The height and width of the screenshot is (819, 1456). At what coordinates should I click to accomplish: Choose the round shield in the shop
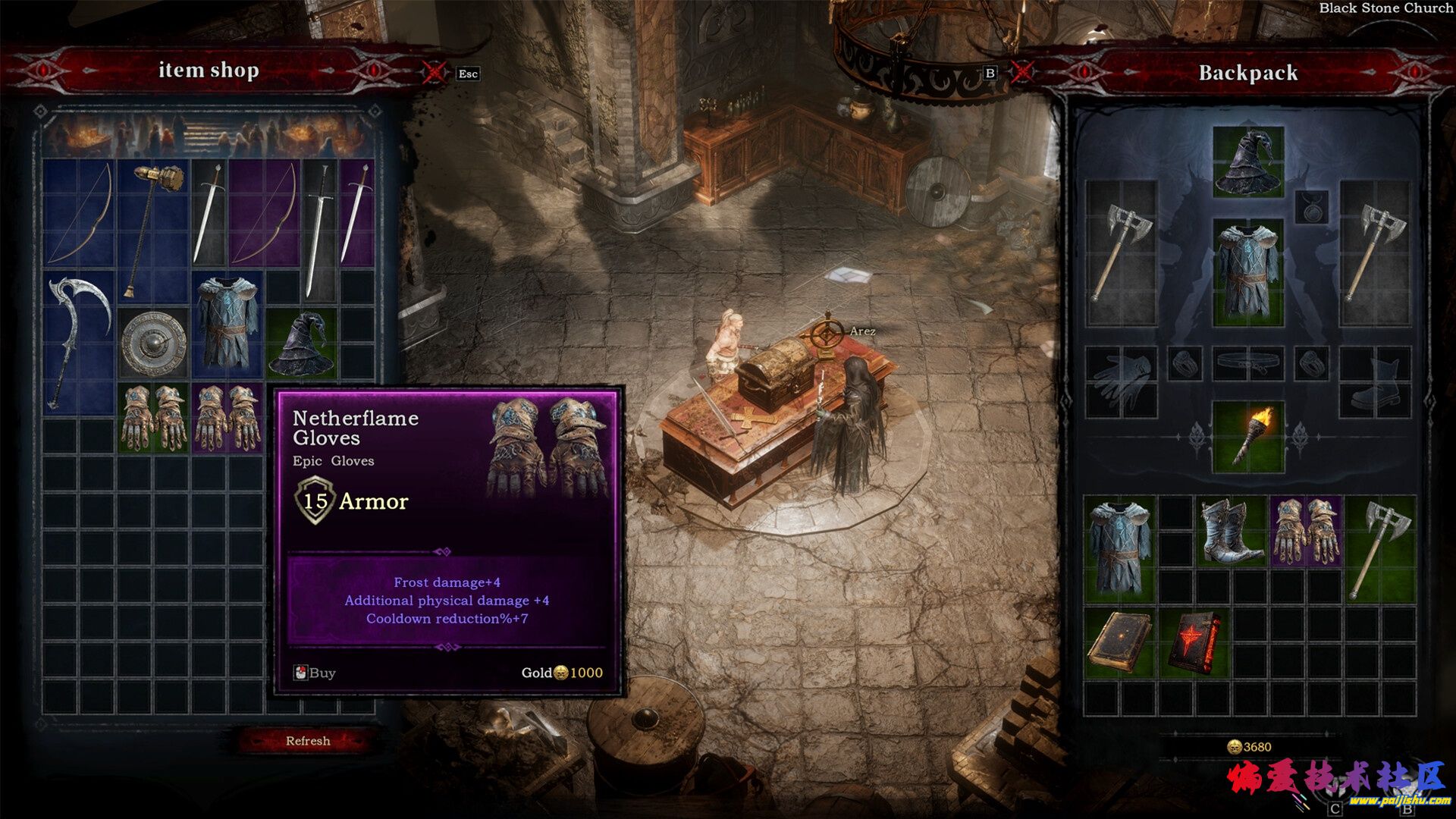(x=153, y=344)
